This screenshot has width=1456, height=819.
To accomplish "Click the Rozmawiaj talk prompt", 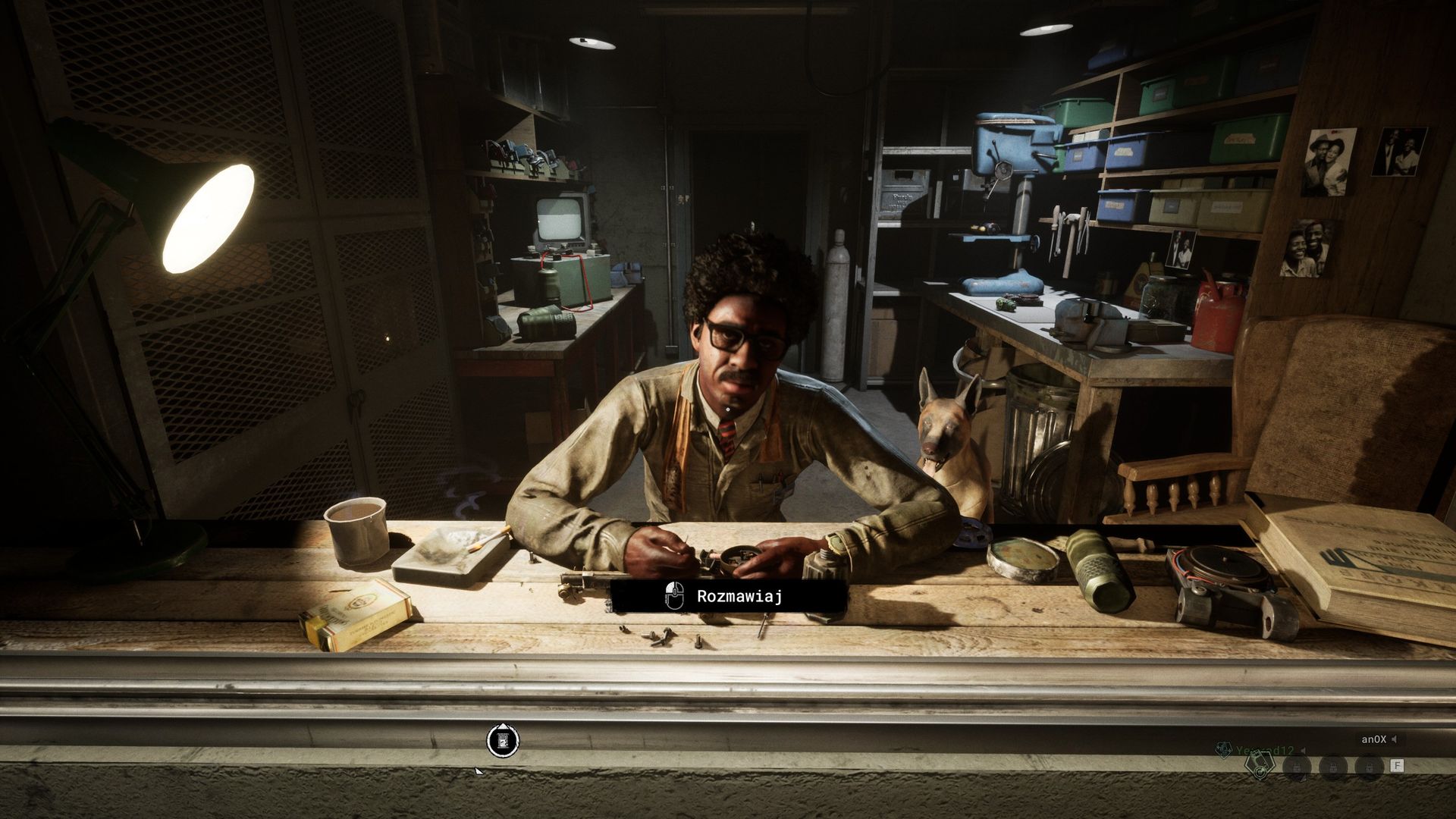I will tap(728, 596).
